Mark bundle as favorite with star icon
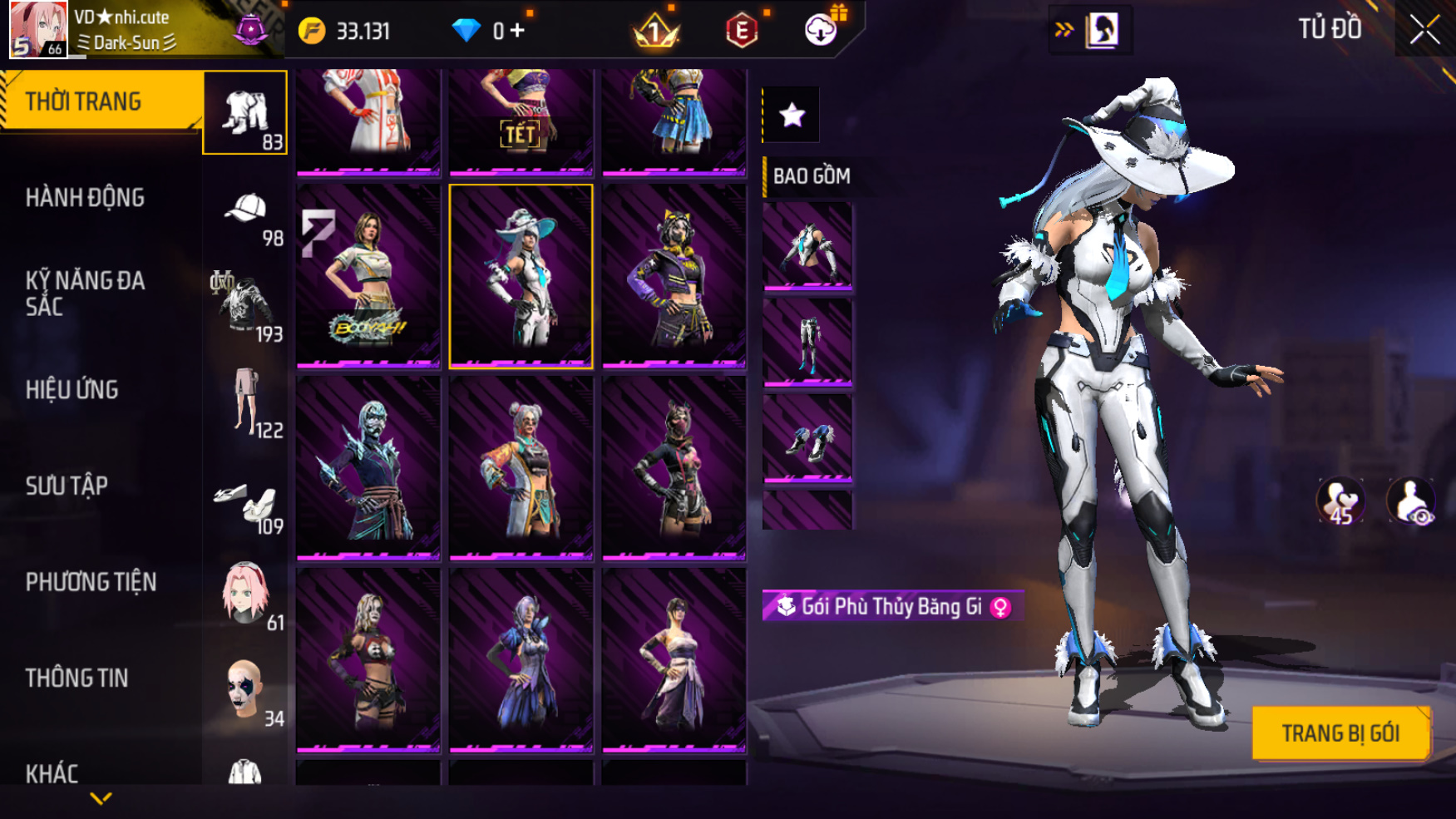This screenshot has height=819, width=1456. coord(792,115)
